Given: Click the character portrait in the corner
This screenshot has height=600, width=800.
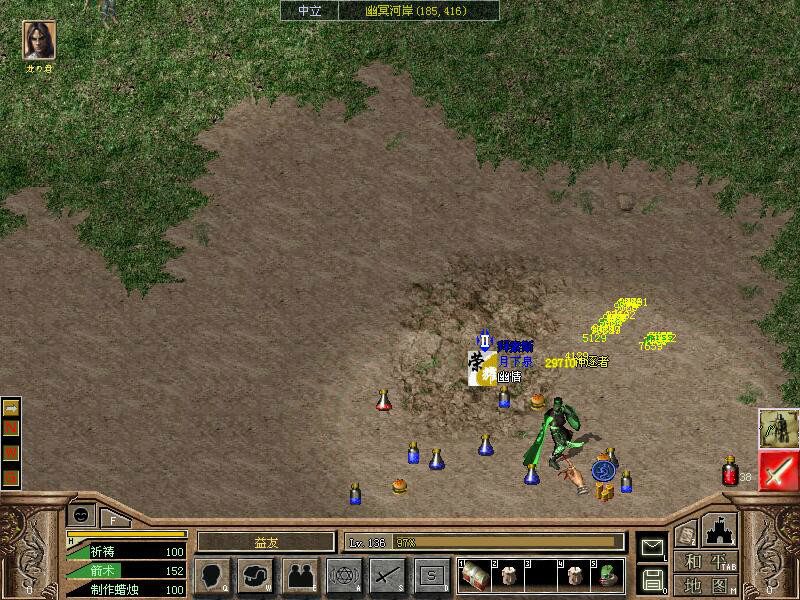Looking at the screenshot, I should tap(39, 41).
